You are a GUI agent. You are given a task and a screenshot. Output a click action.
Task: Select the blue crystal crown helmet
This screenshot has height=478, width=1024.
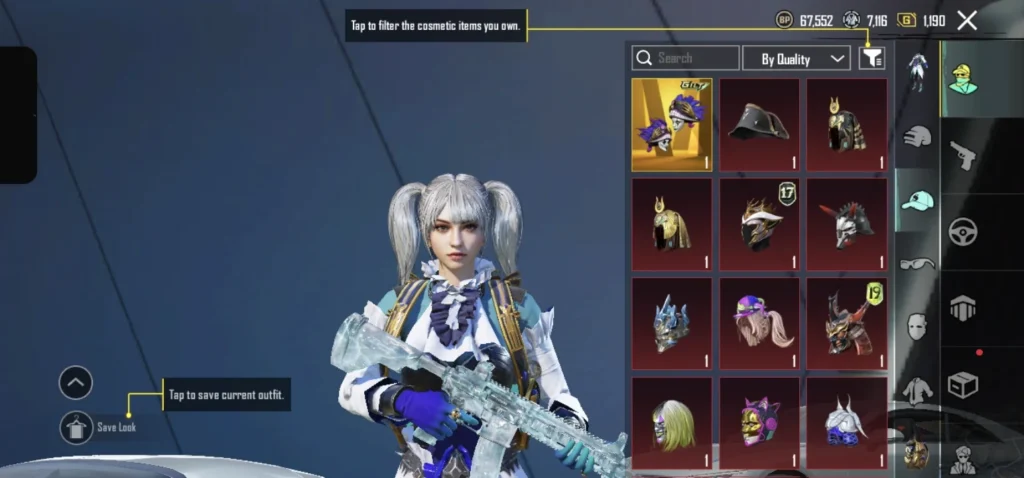(672, 322)
